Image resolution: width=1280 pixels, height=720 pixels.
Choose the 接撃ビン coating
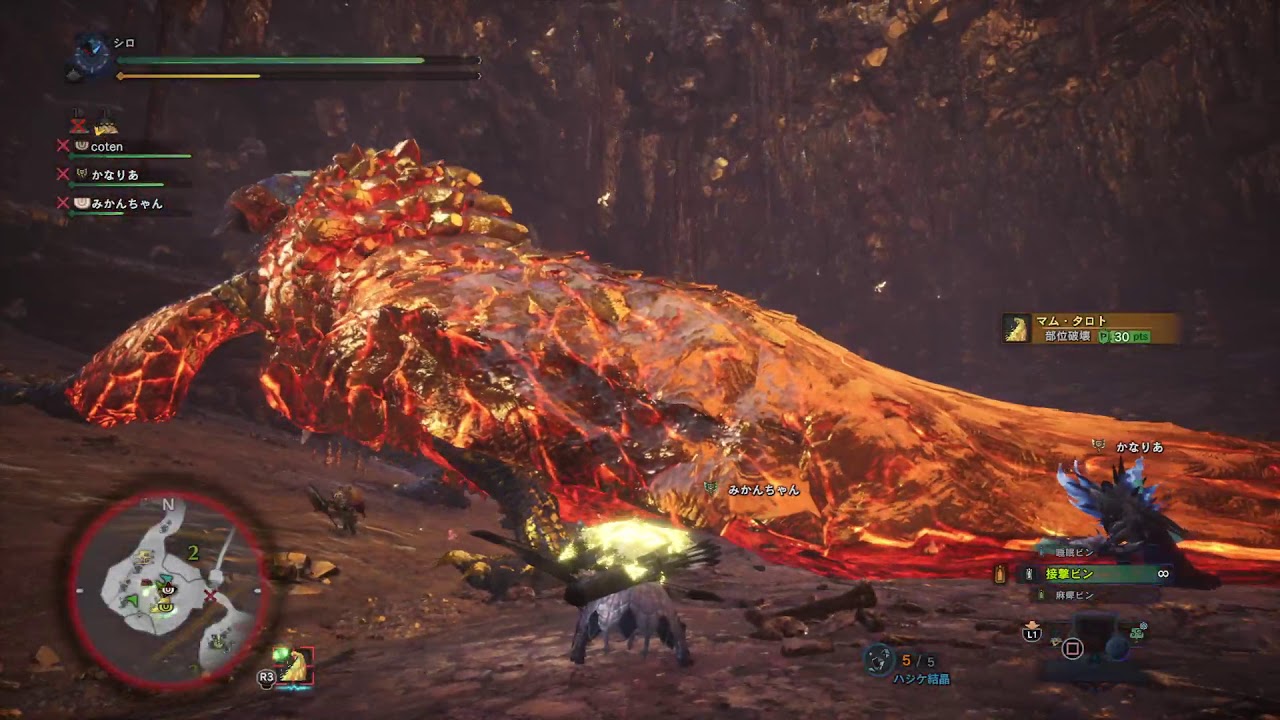click(x=1070, y=574)
